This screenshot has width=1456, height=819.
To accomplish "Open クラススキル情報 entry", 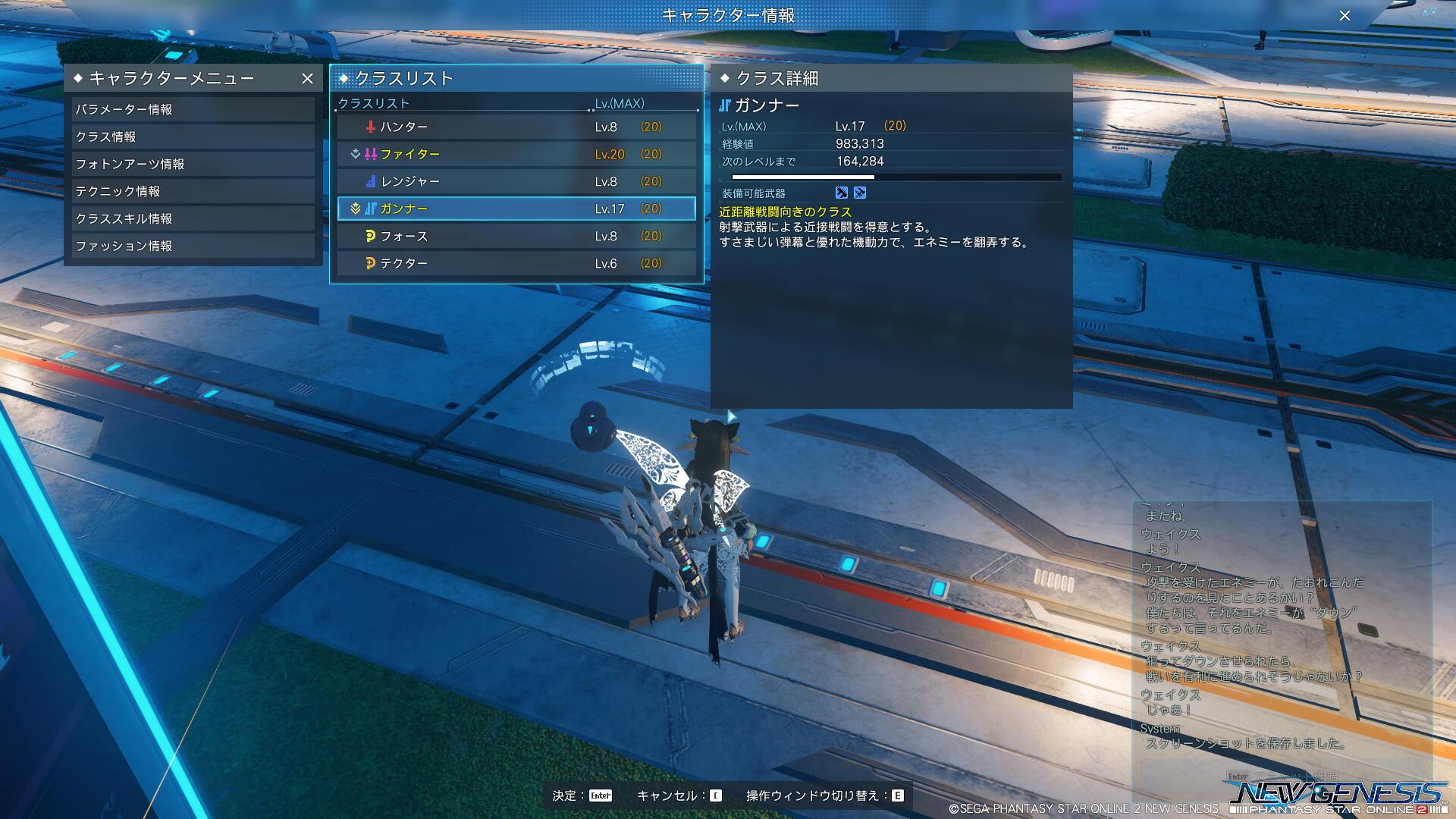I will pyautogui.click(x=193, y=218).
